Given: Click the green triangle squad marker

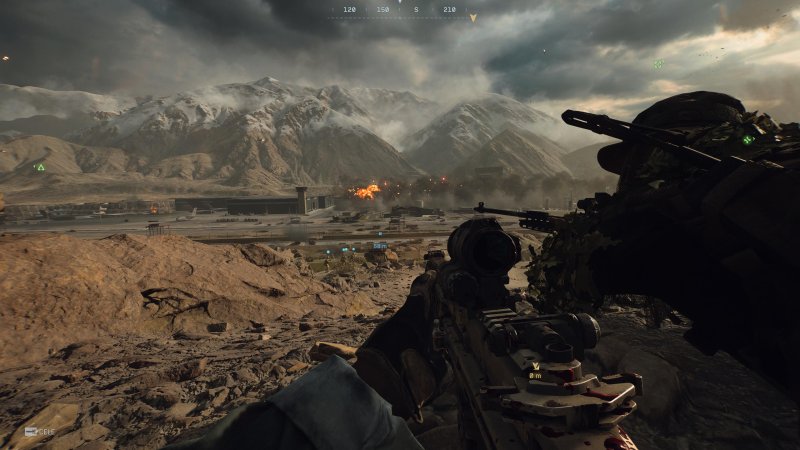Looking at the screenshot, I should 40,167.
